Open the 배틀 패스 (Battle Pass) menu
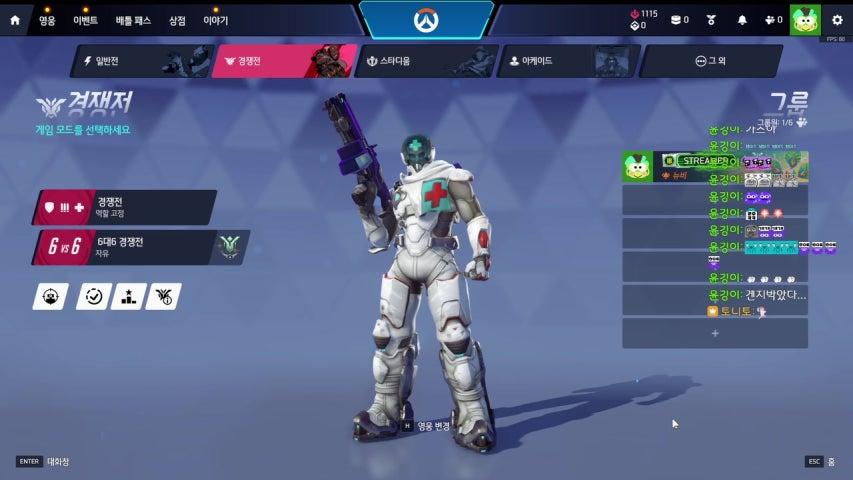Viewport: 853px width, 480px height. 131,19
